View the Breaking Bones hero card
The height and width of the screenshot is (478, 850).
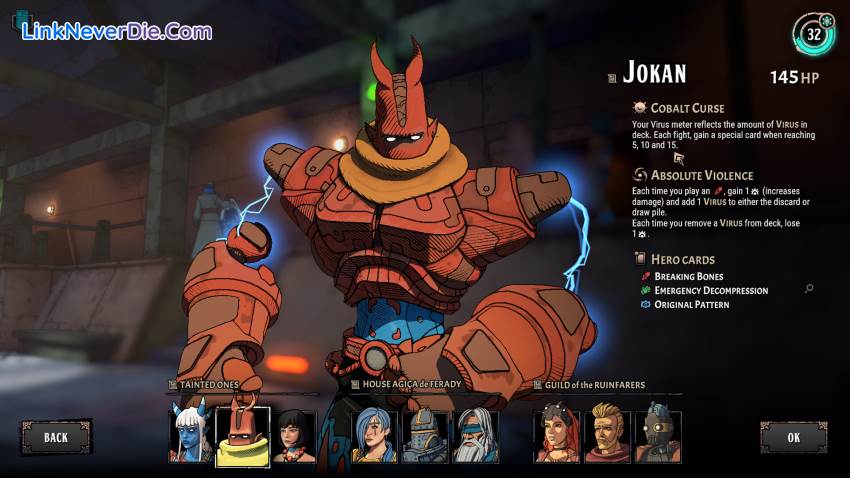689,277
